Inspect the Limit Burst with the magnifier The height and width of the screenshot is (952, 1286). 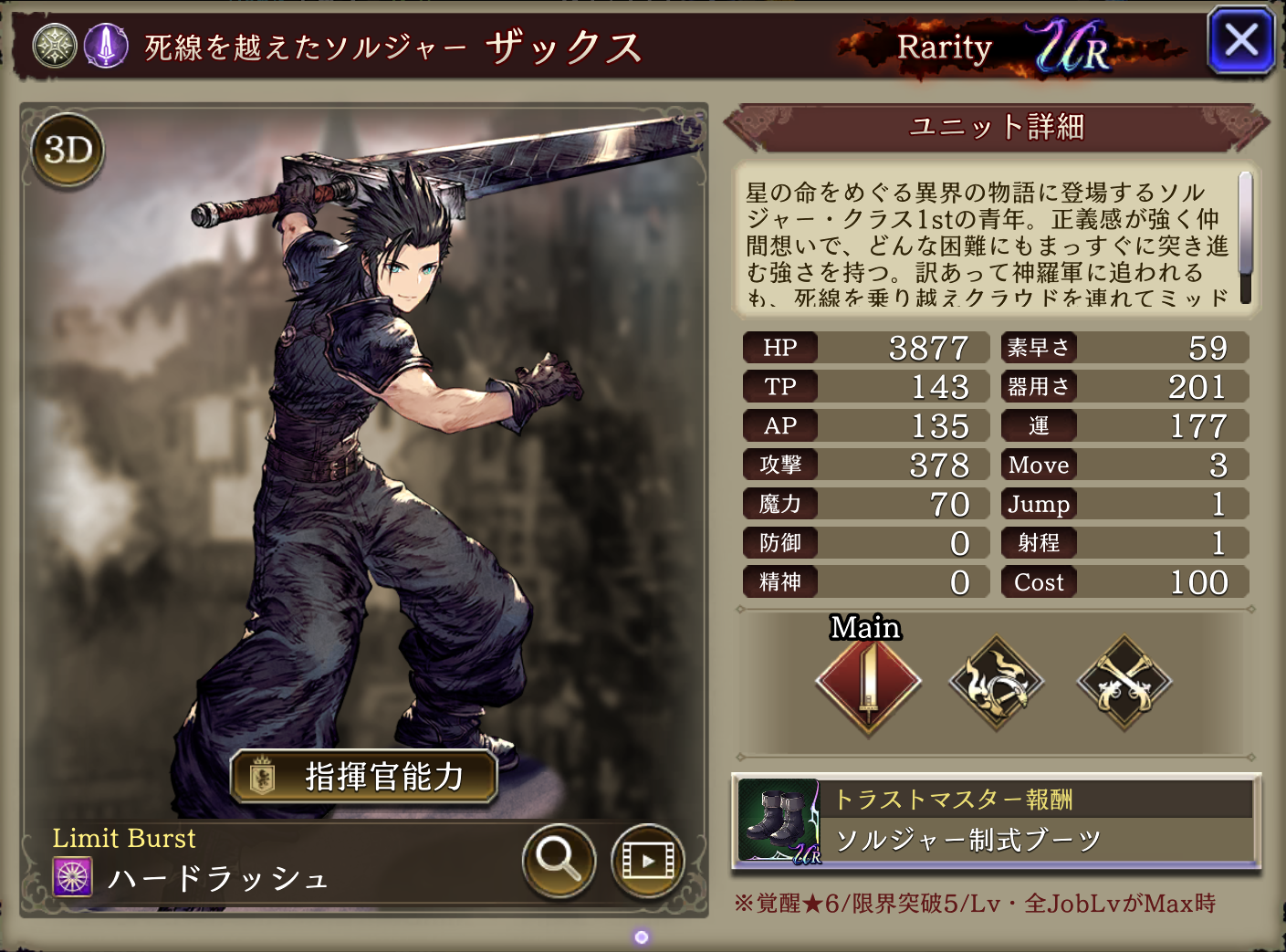point(559,860)
